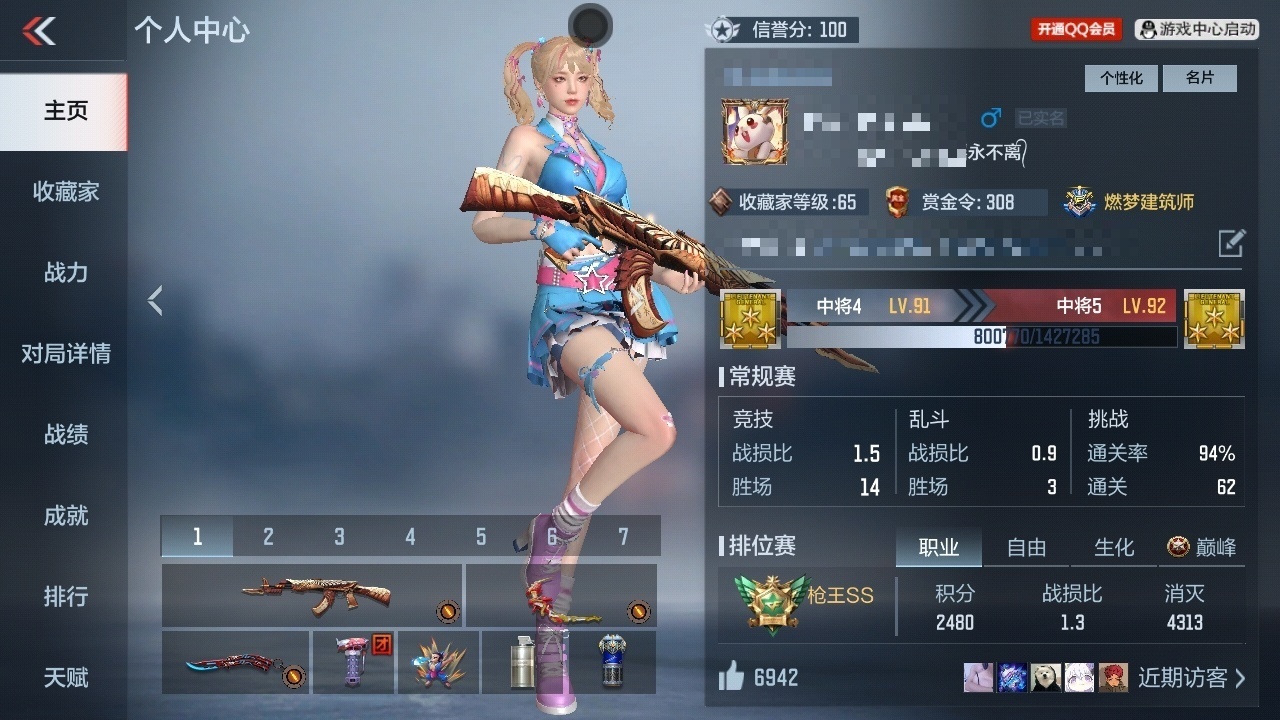Open 对局详情 match details
This screenshot has width=1280, height=720.
tap(65, 354)
